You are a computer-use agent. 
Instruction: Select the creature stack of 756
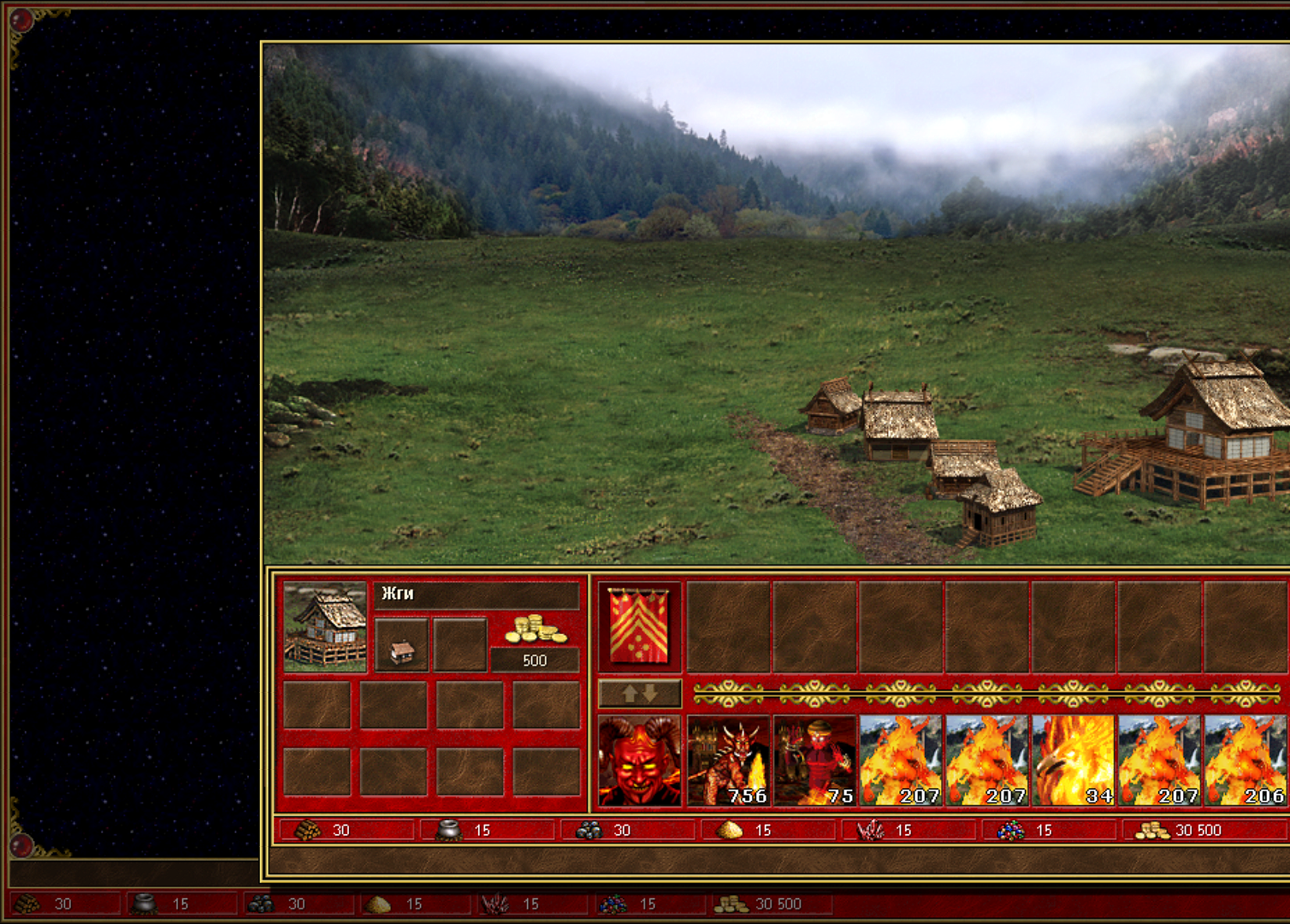pyautogui.click(x=729, y=761)
